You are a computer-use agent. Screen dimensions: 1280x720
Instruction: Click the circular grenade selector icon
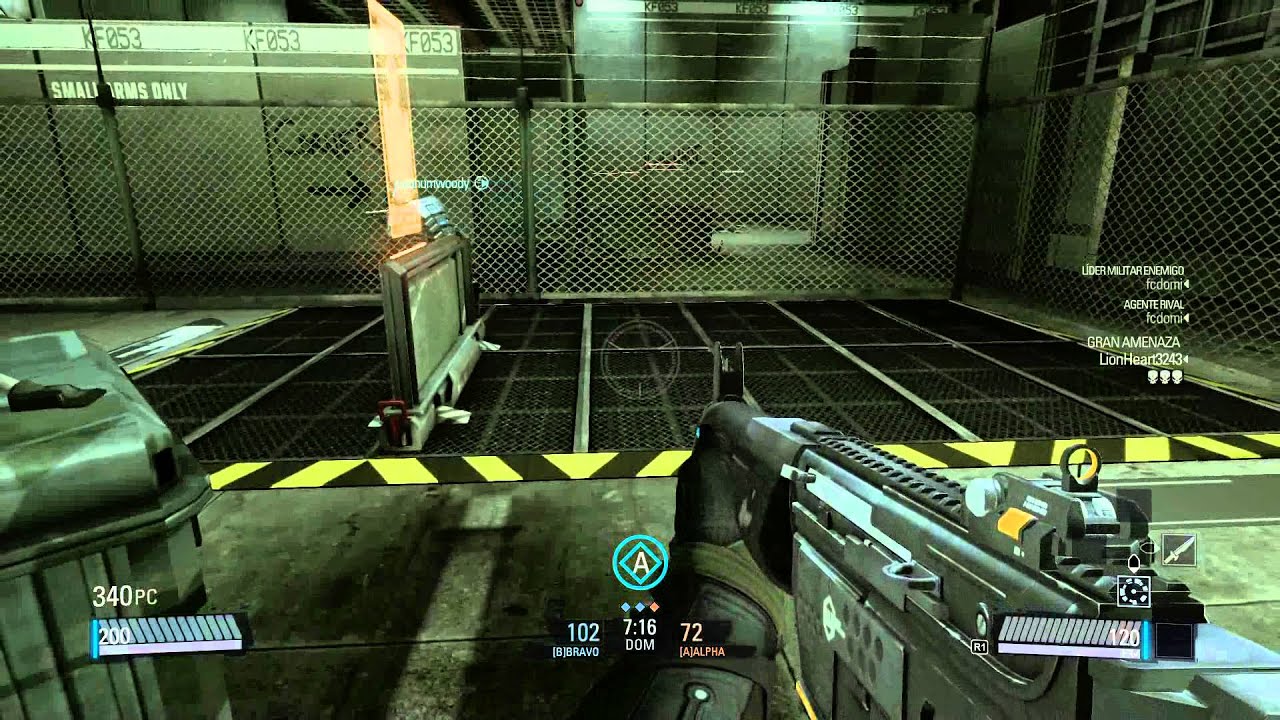(x=1133, y=592)
